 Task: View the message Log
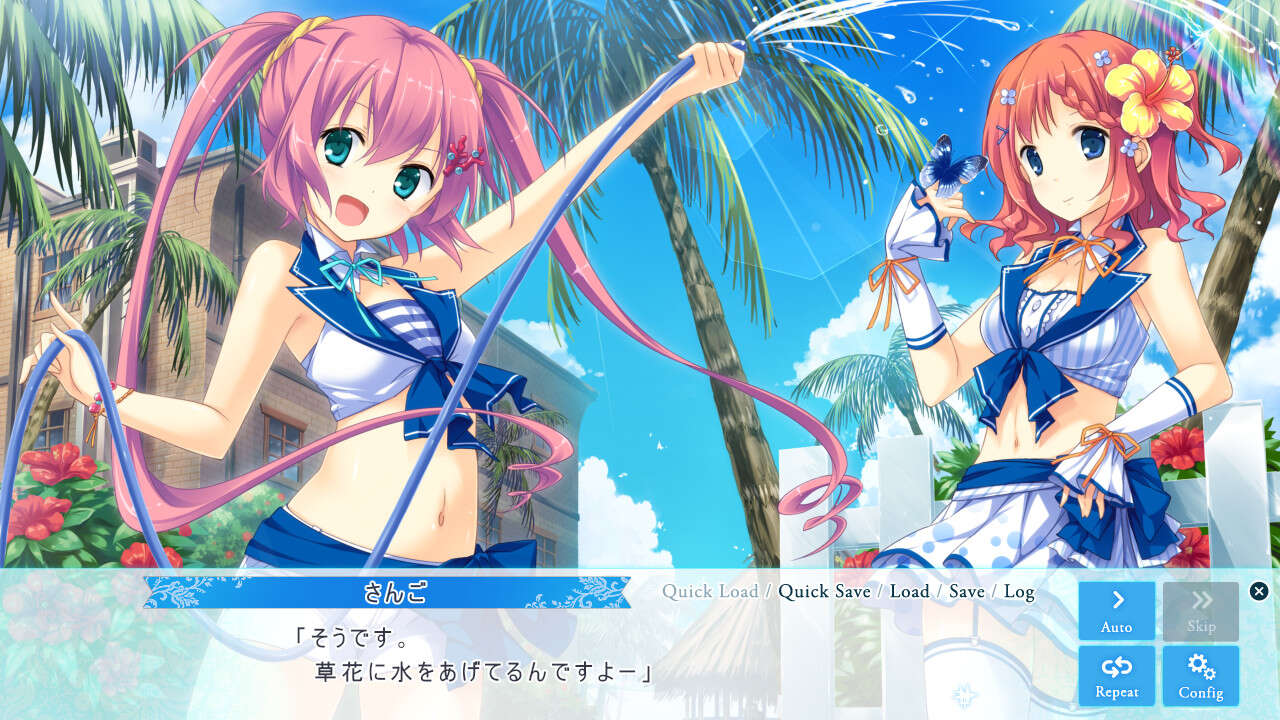(x=1019, y=592)
